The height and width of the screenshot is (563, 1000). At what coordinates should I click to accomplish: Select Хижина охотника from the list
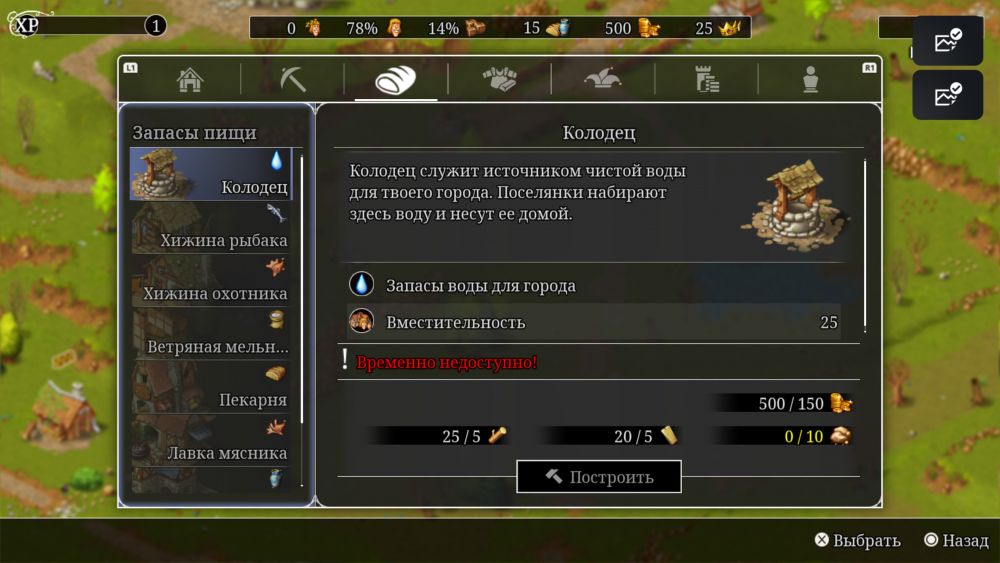[211, 281]
